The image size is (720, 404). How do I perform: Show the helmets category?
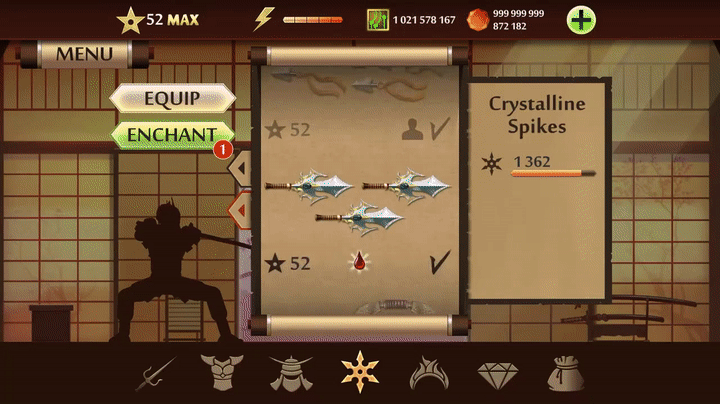(290, 373)
